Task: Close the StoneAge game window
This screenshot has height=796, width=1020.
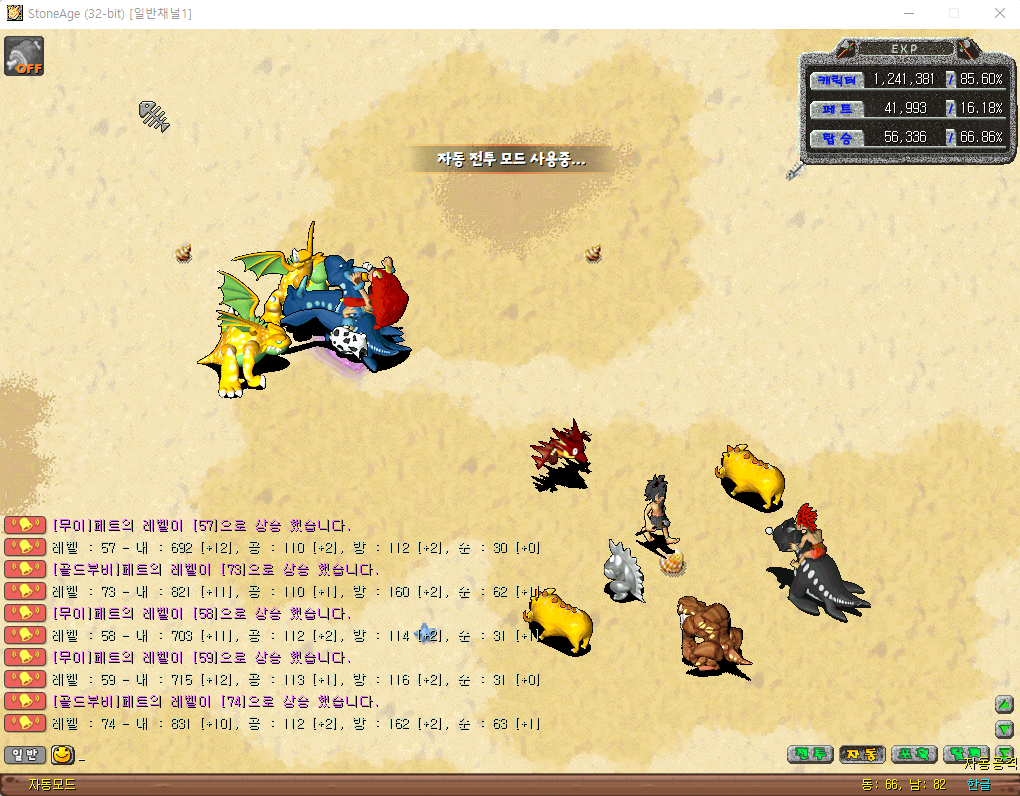Action: pyautogui.click(x=1000, y=13)
